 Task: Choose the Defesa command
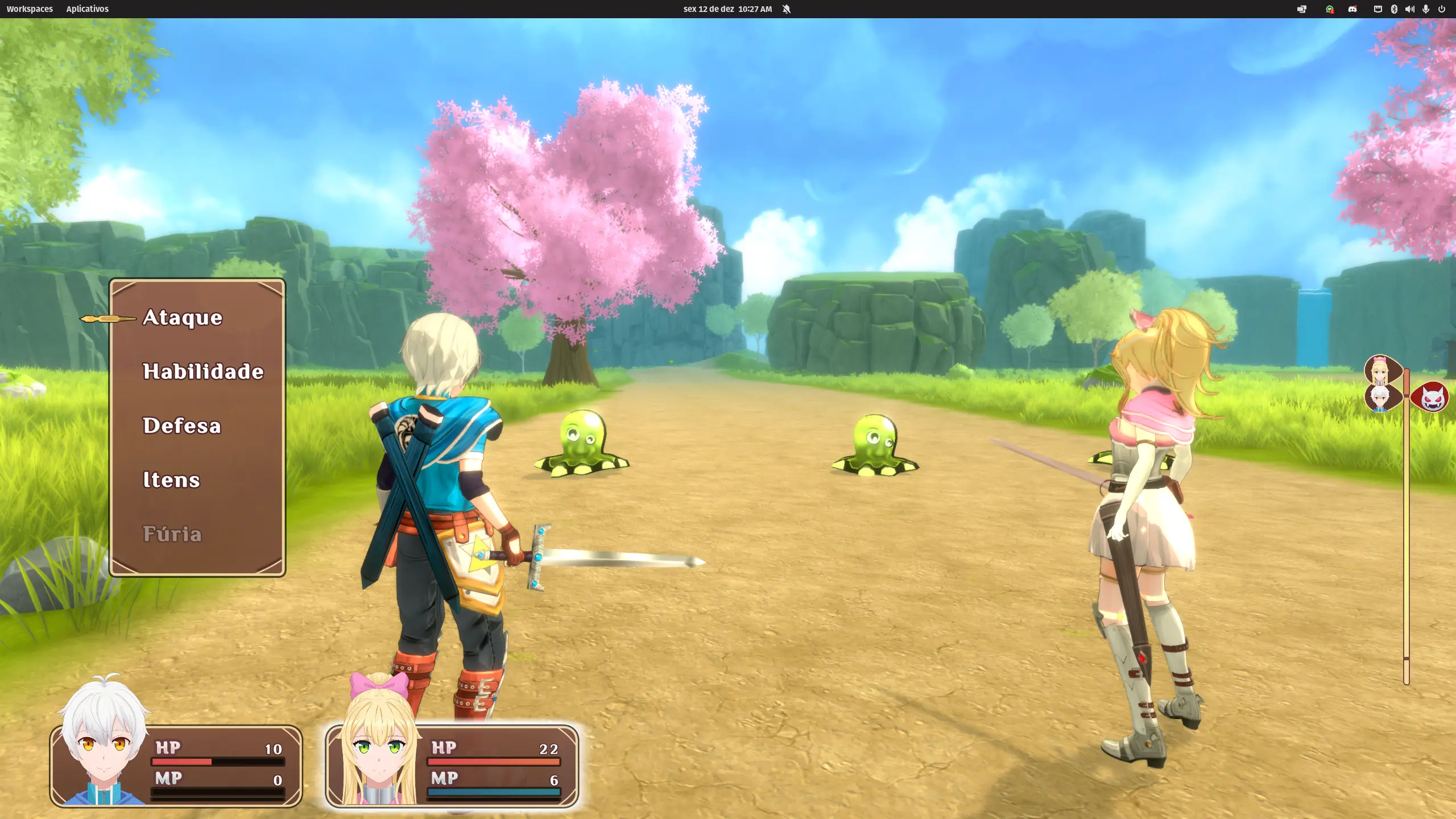182,425
